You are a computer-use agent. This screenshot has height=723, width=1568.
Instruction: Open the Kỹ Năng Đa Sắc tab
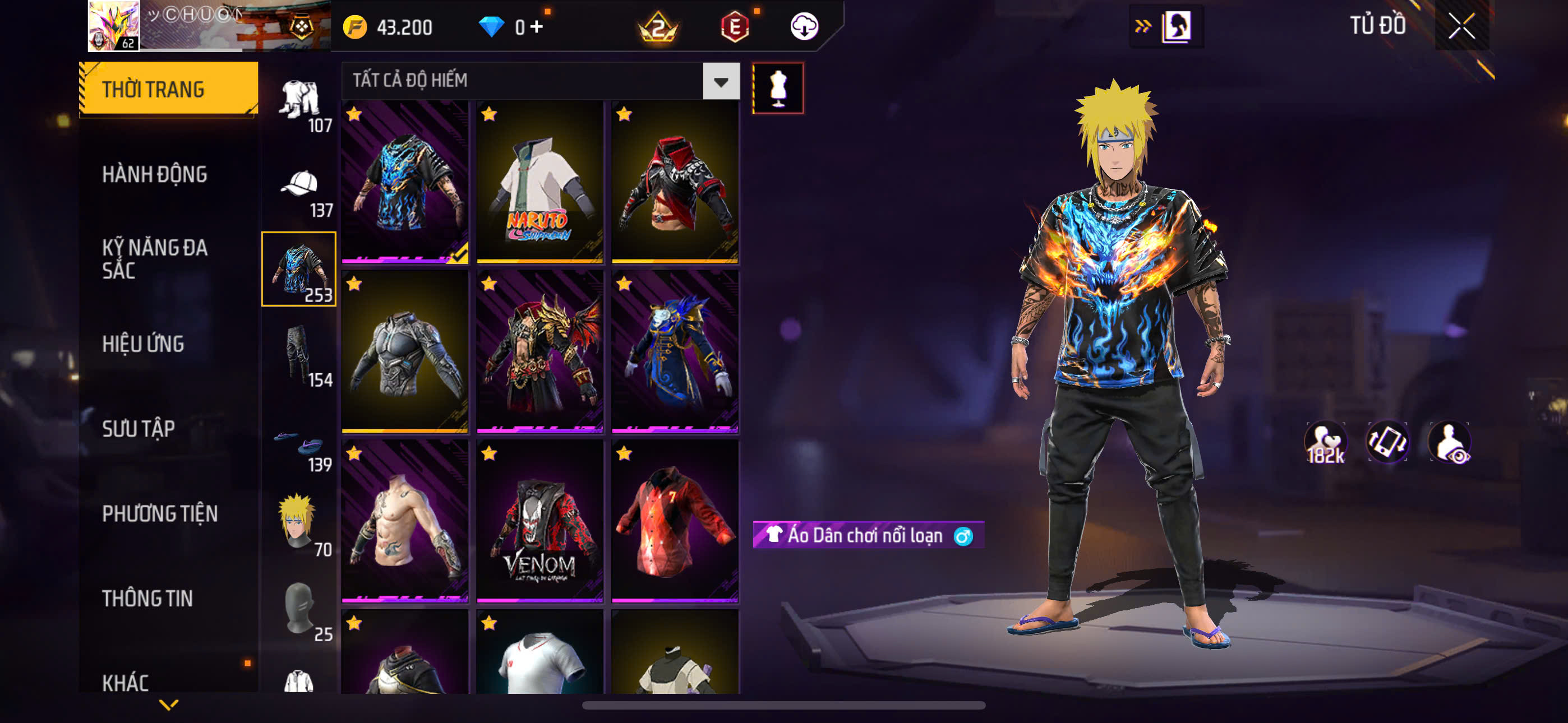tap(155, 258)
